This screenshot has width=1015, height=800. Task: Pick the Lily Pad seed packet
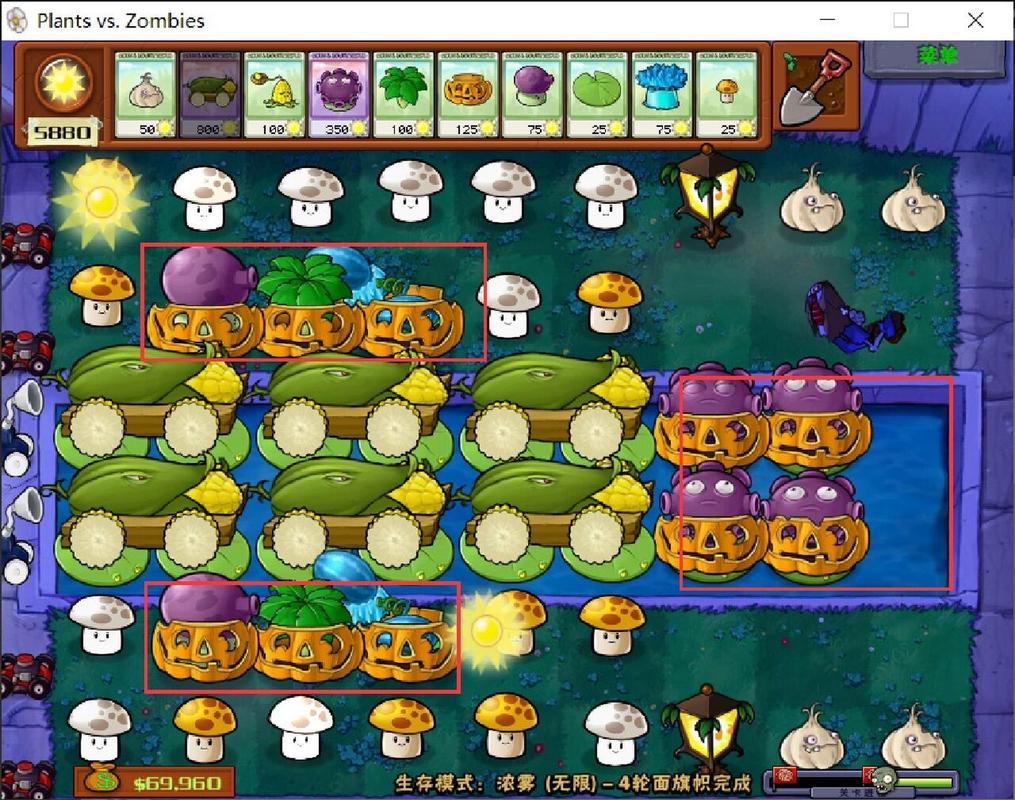pyautogui.click(x=597, y=95)
